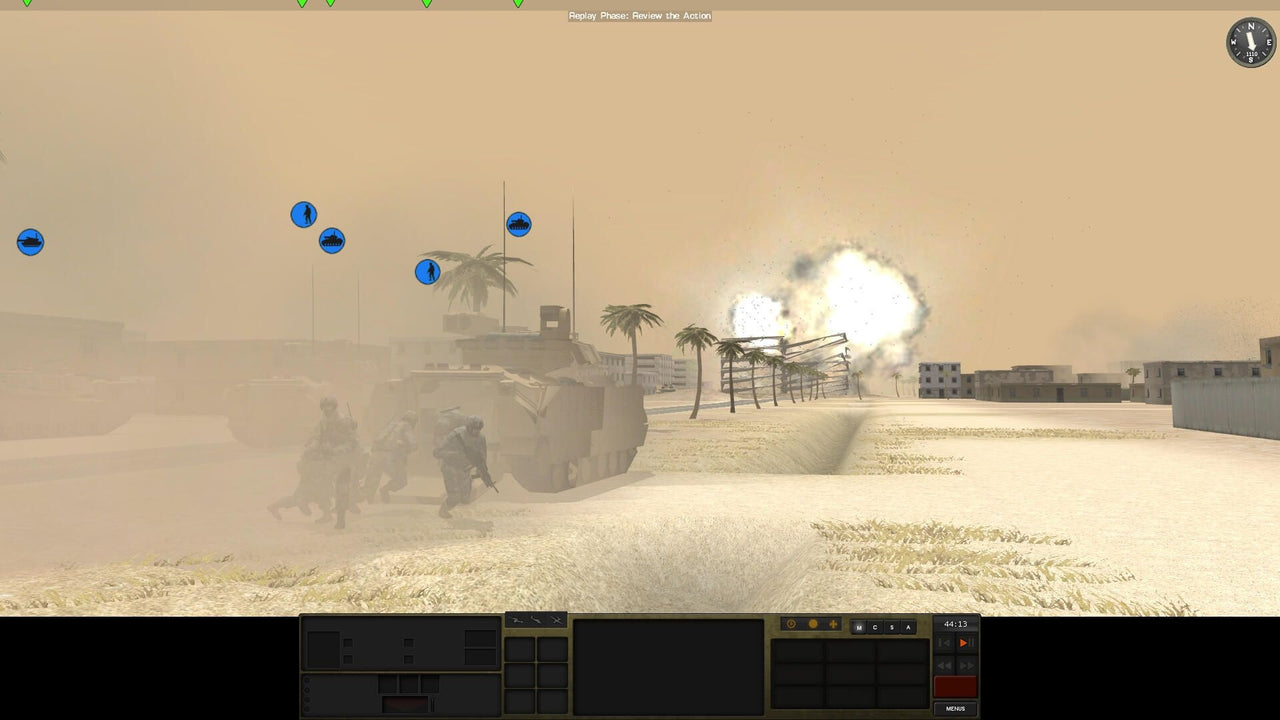Open the MENUS panel

[953, 708]
